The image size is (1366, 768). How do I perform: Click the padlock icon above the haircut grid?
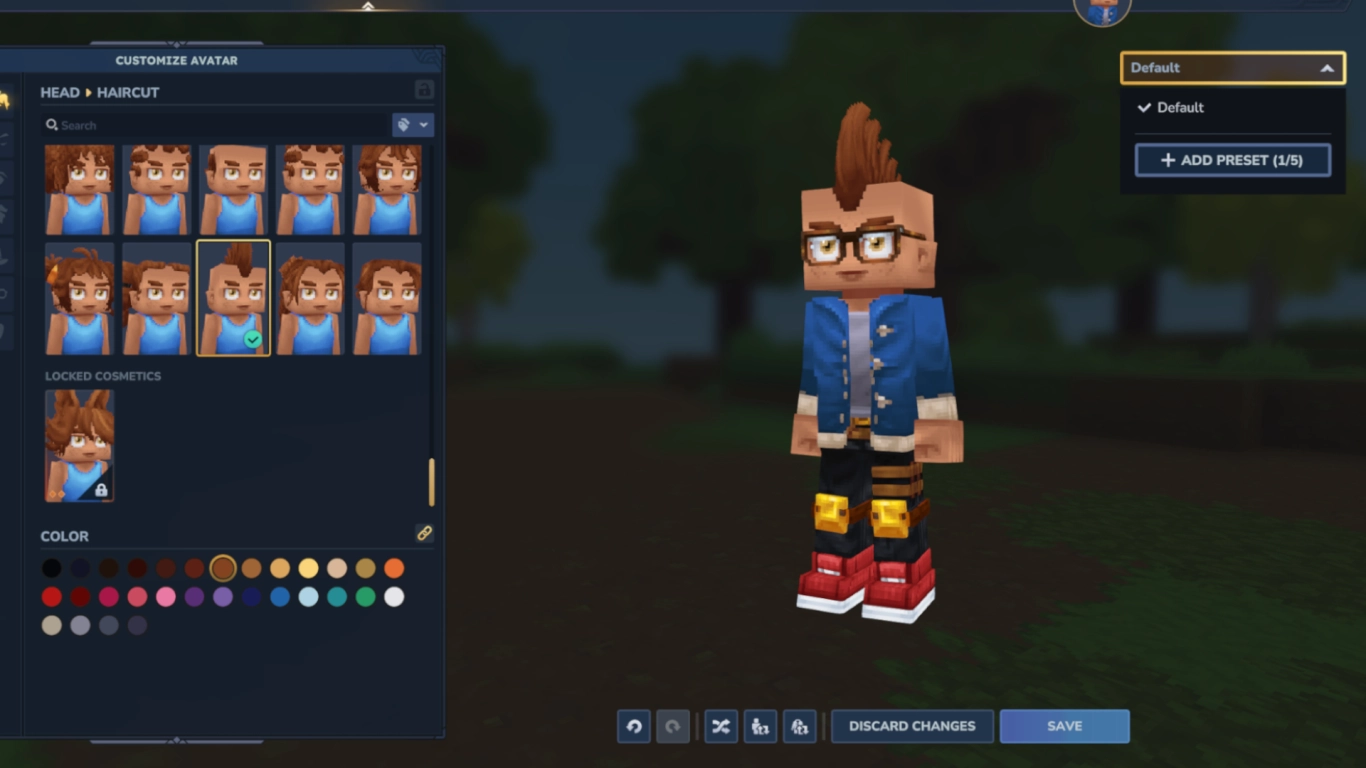[423, 89]
